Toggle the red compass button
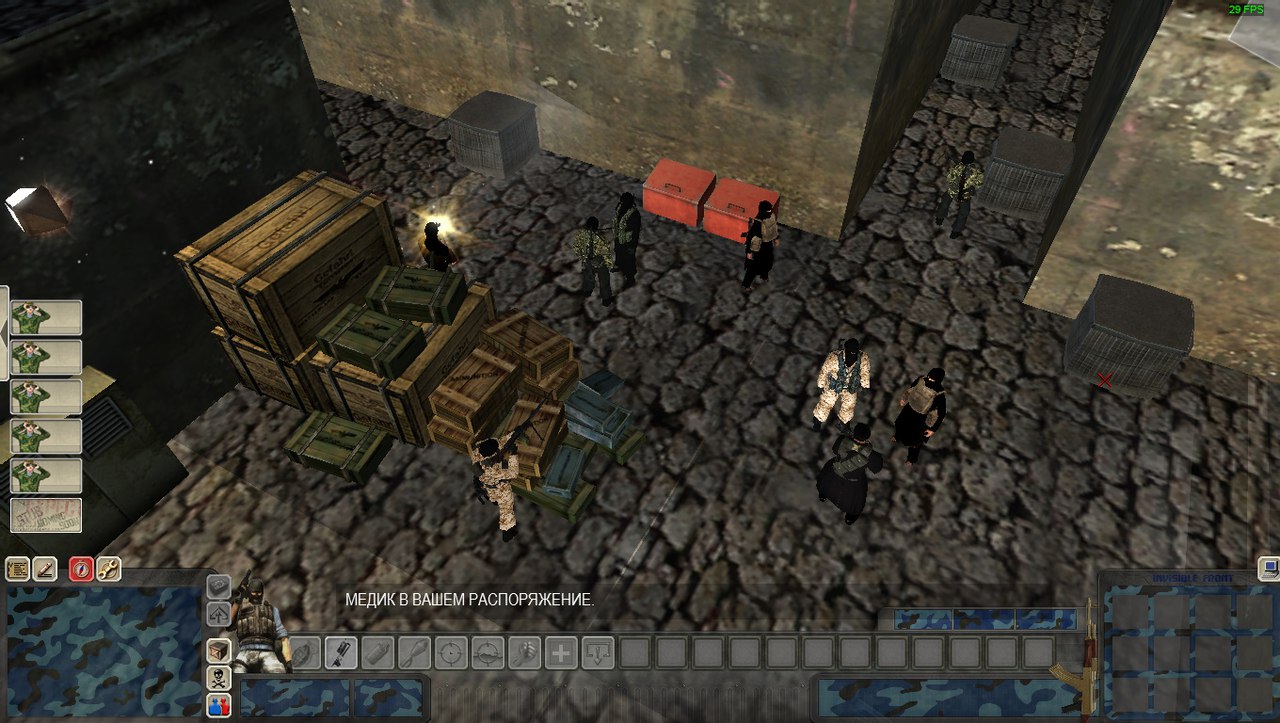1280x723 pixels. coord(81,570)
